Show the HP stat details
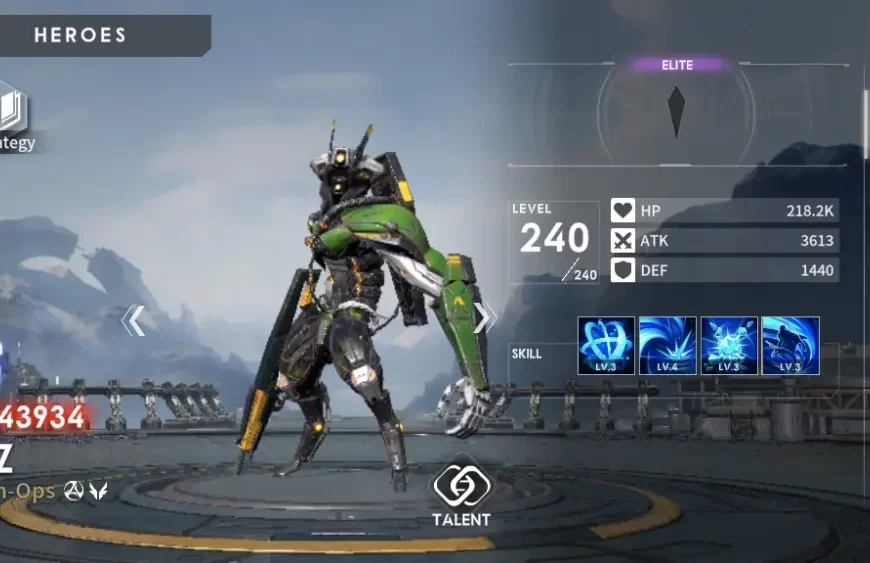 (724, 211)
